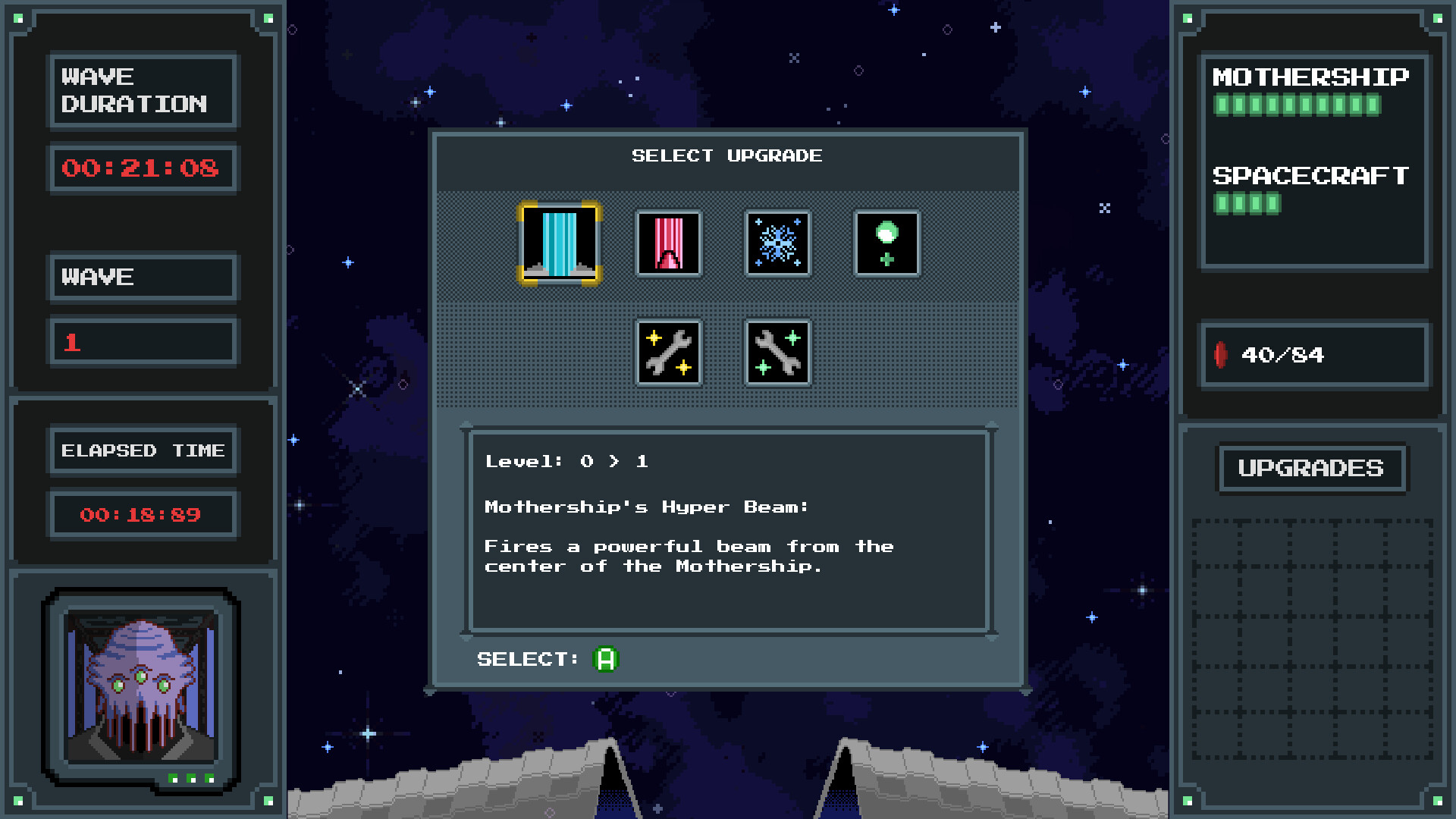Click the UPGRADES panel button
This screenshot has width=1456, height=819.
click(x=1313, y=468)
